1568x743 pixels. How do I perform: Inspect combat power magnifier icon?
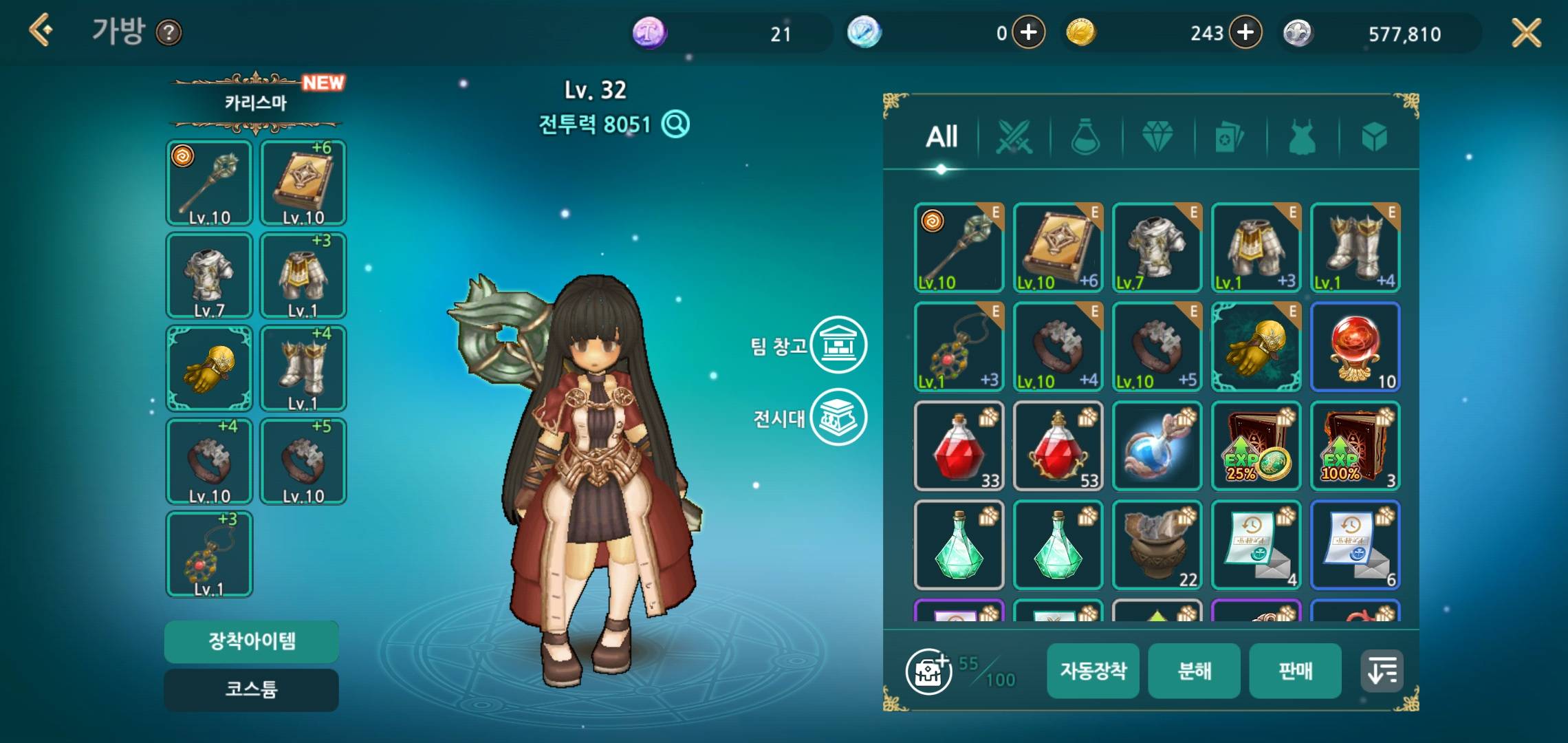pyautogui.click(x=675, y=125)
